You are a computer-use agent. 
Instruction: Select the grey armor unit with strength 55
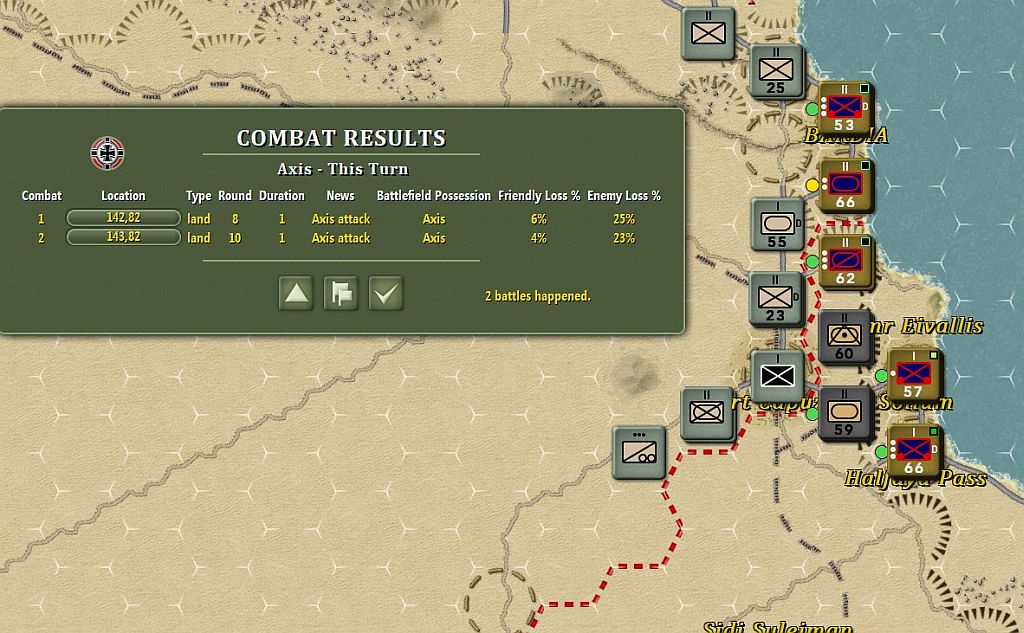click(x=777, y=224)
